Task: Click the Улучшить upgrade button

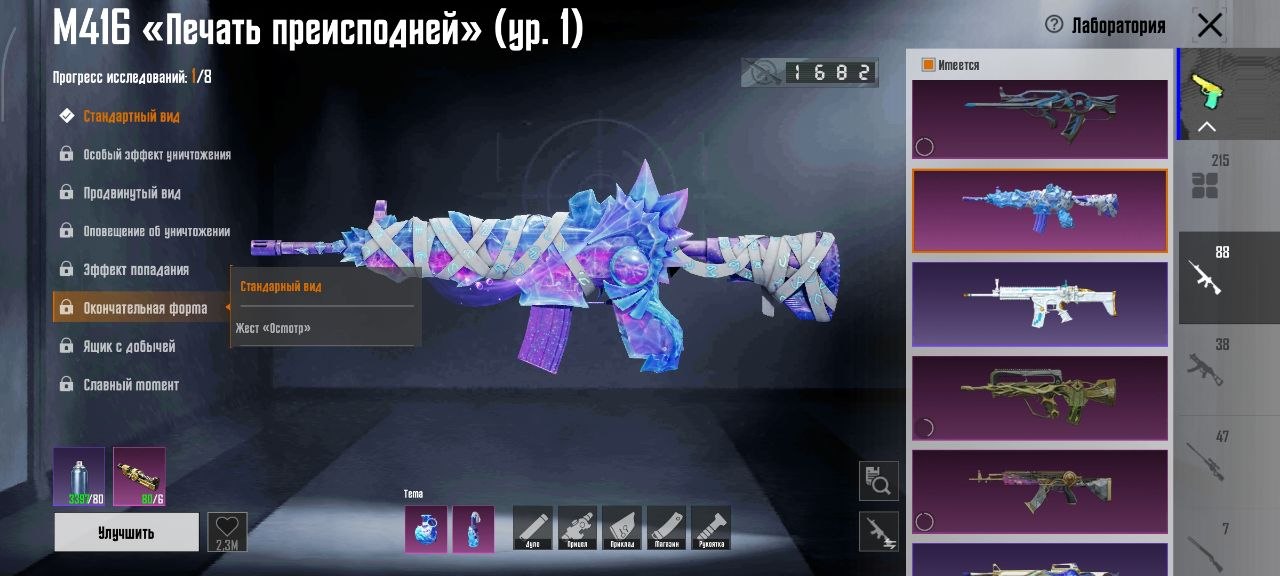Action: [126, 532]
